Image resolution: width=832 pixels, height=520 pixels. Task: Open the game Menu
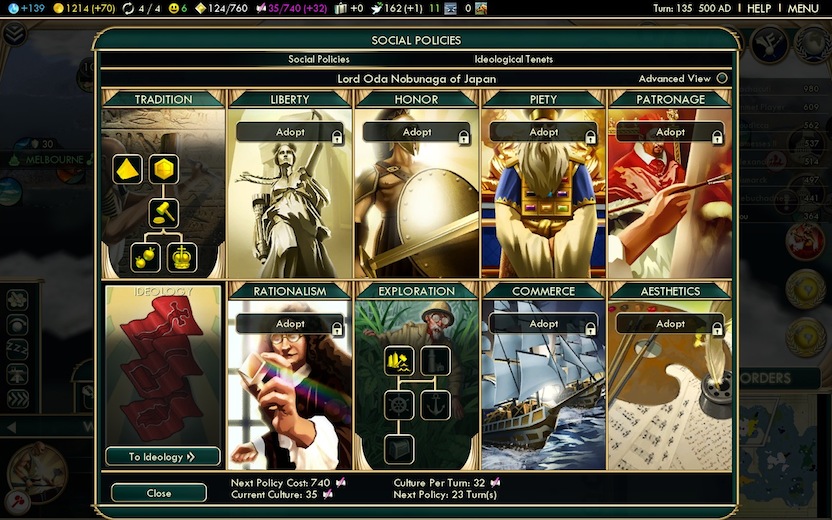(x=803, y=9)
